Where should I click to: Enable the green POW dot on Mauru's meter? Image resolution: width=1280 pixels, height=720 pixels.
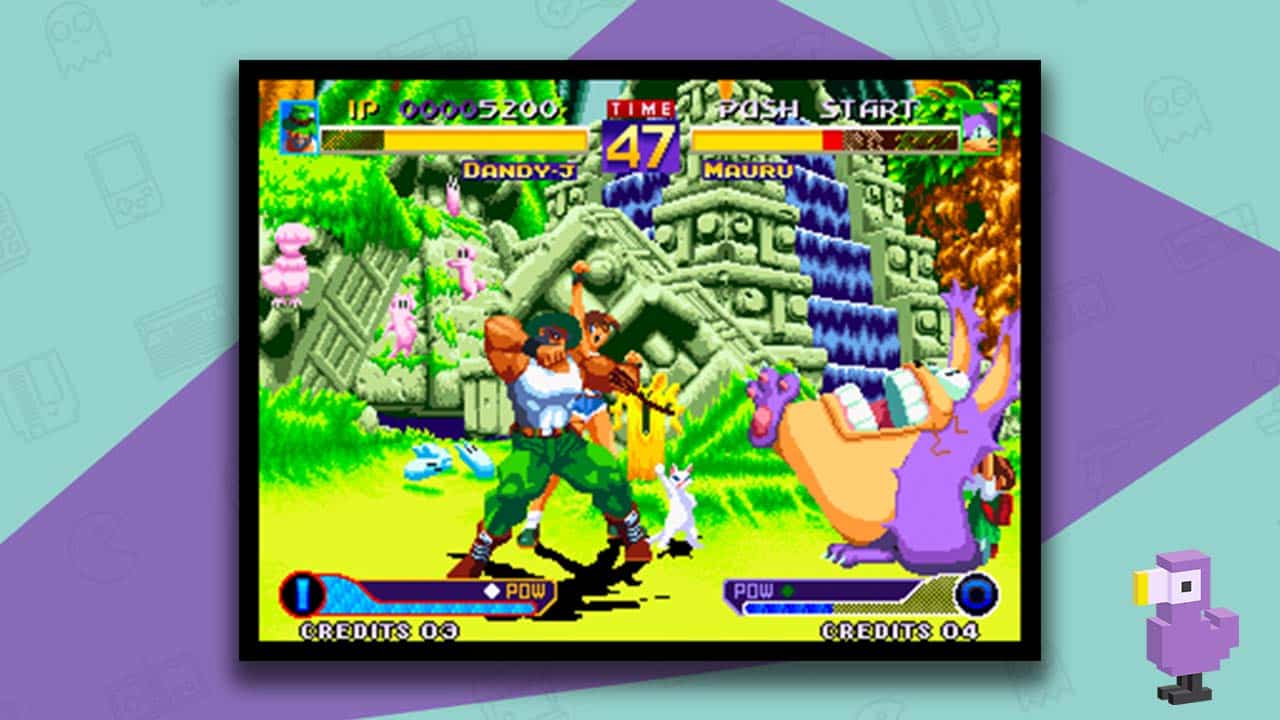tap(789, 589)
